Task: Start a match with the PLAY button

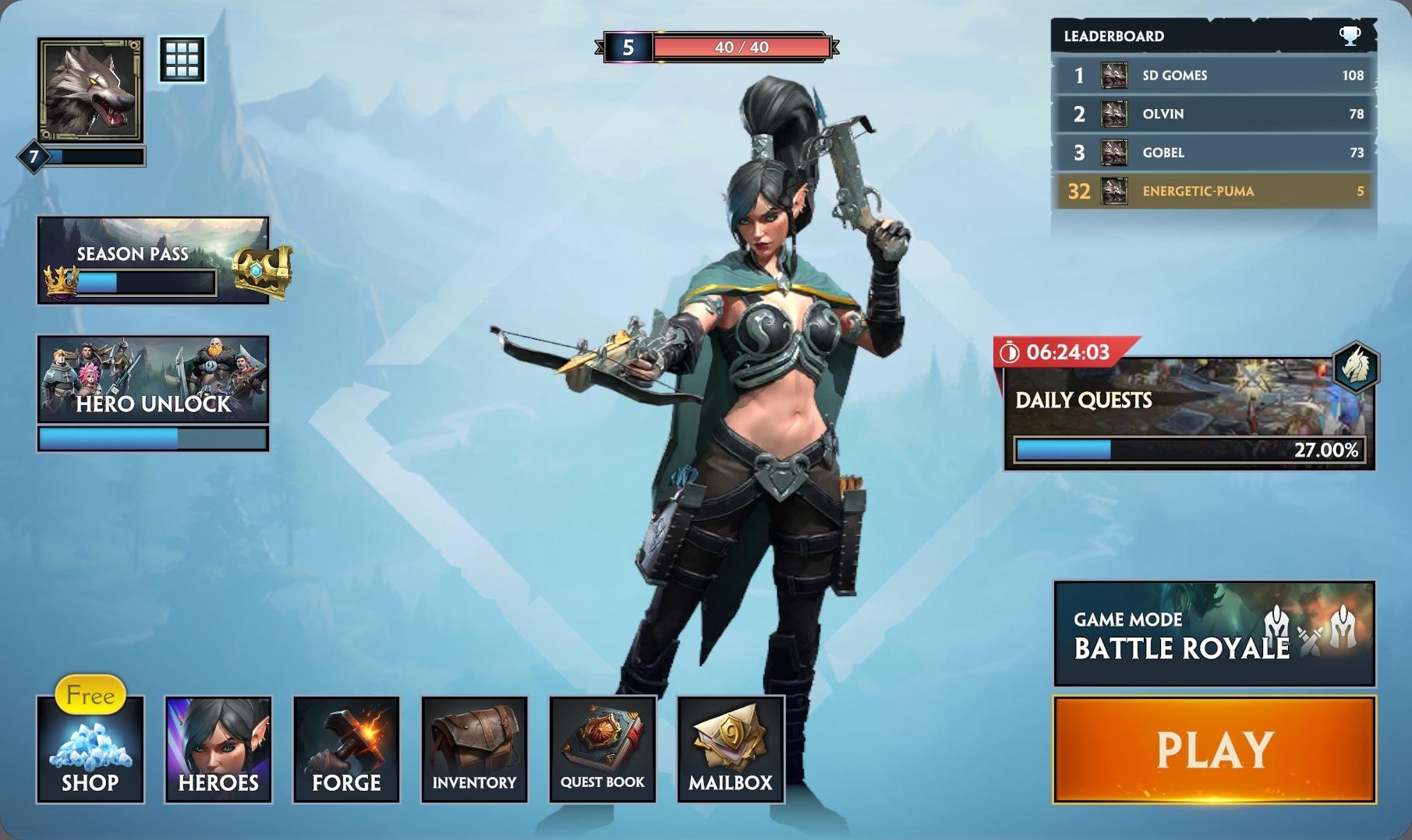Action: pyautogui.click(x=1214, y=749)
